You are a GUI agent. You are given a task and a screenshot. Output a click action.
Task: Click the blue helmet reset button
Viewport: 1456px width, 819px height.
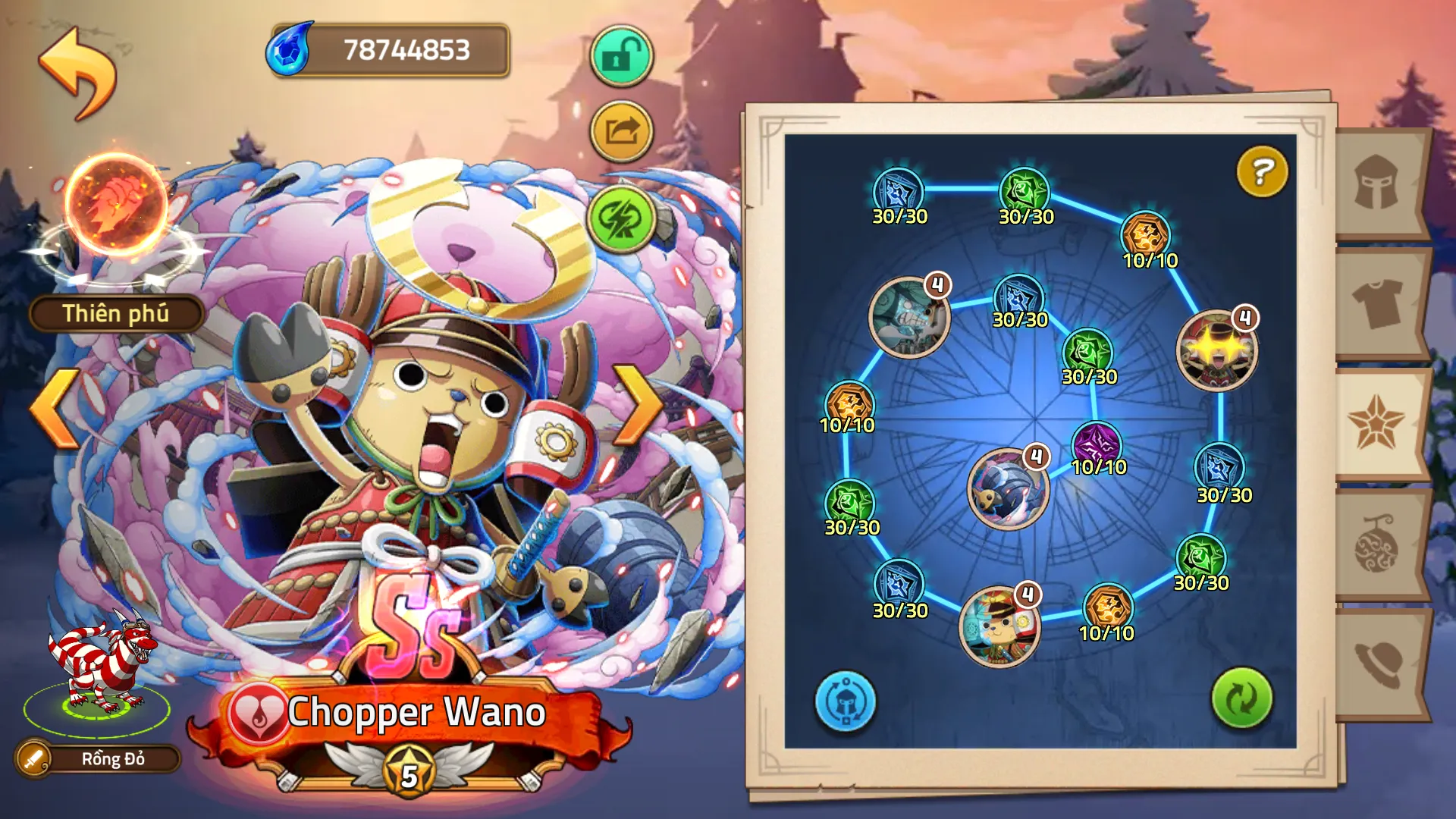(845, 701)
